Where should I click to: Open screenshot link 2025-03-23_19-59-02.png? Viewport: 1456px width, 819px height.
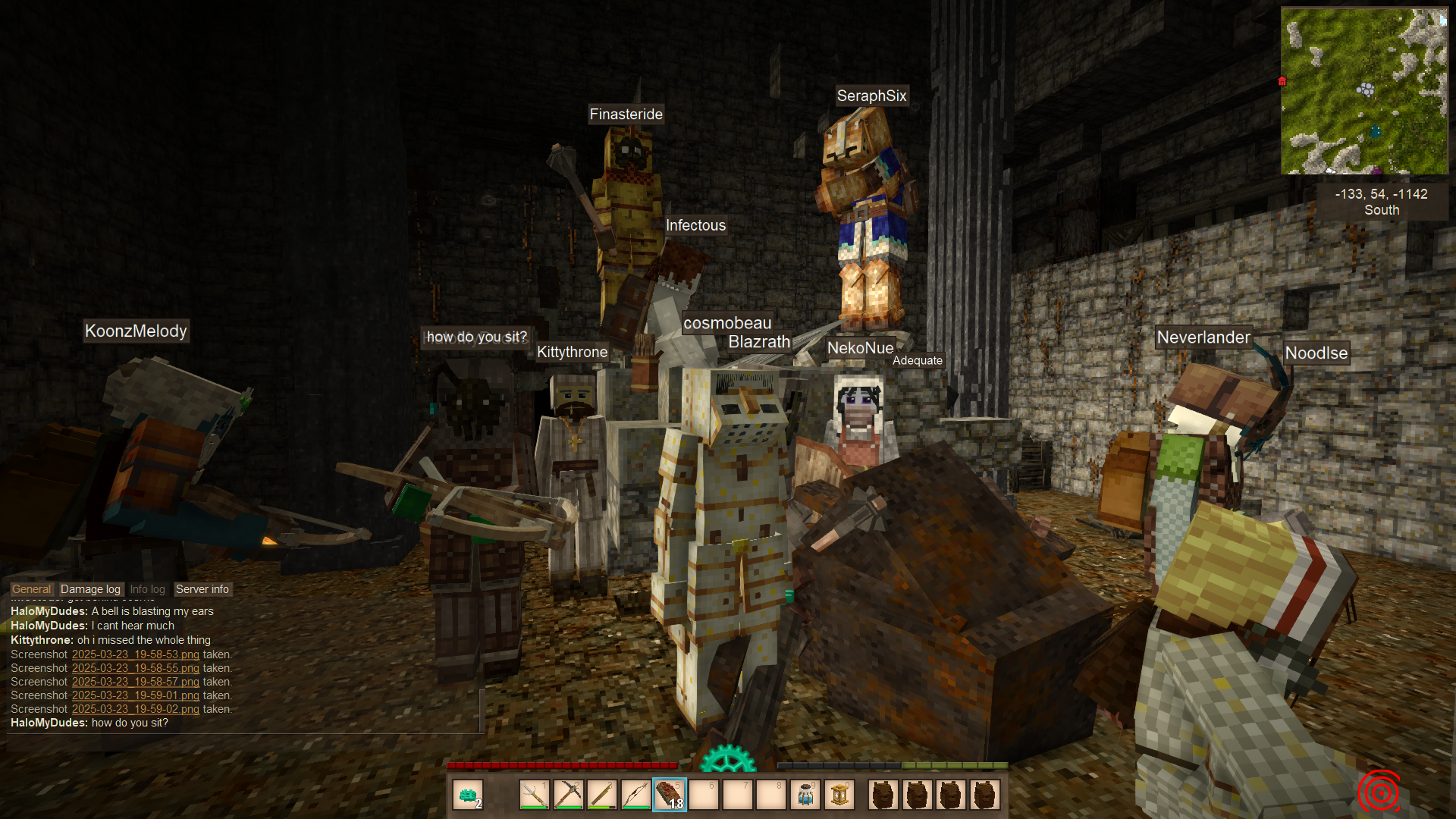(135, 709)
